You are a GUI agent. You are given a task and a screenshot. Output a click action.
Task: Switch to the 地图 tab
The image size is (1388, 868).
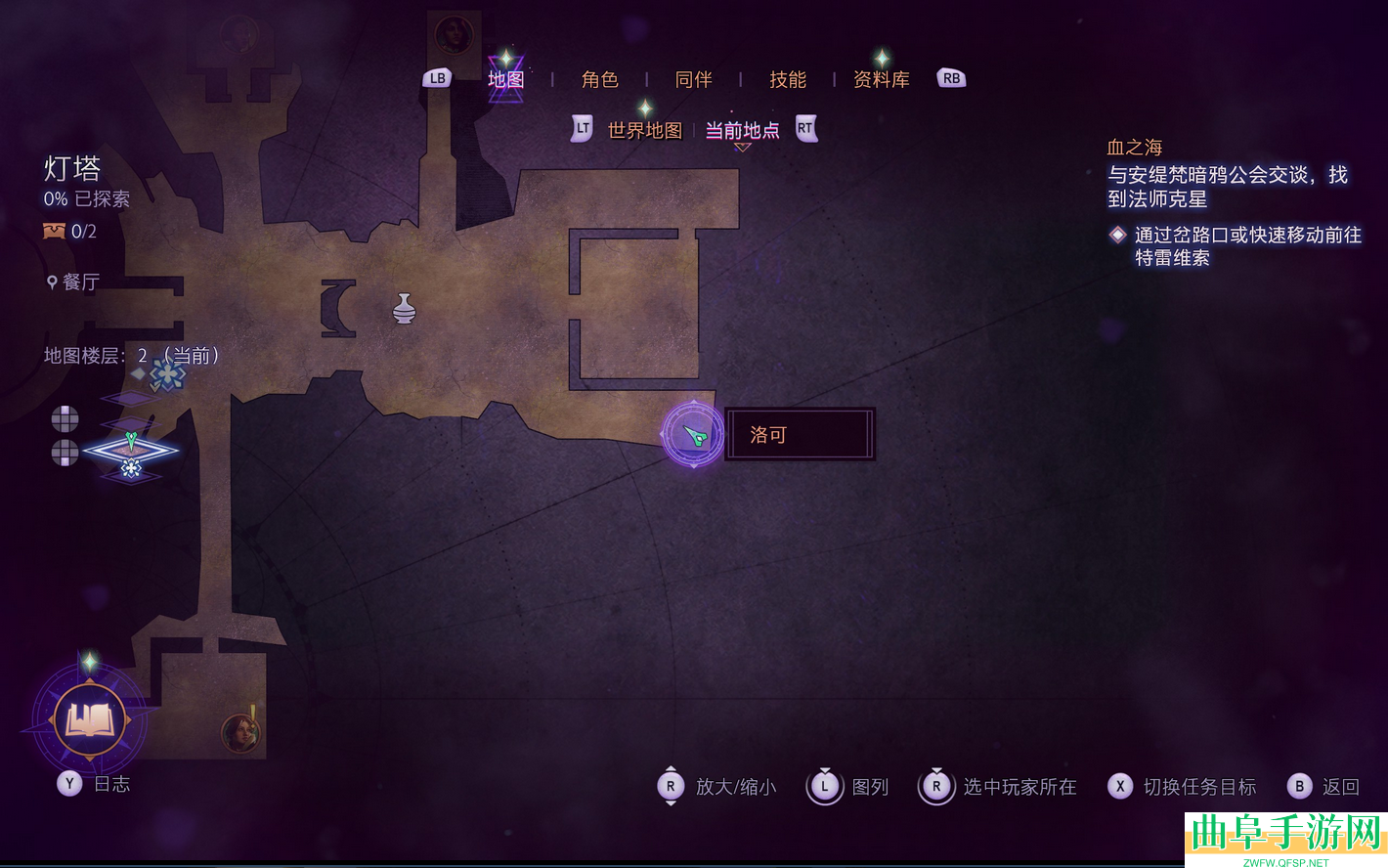[x=505, y=79]
